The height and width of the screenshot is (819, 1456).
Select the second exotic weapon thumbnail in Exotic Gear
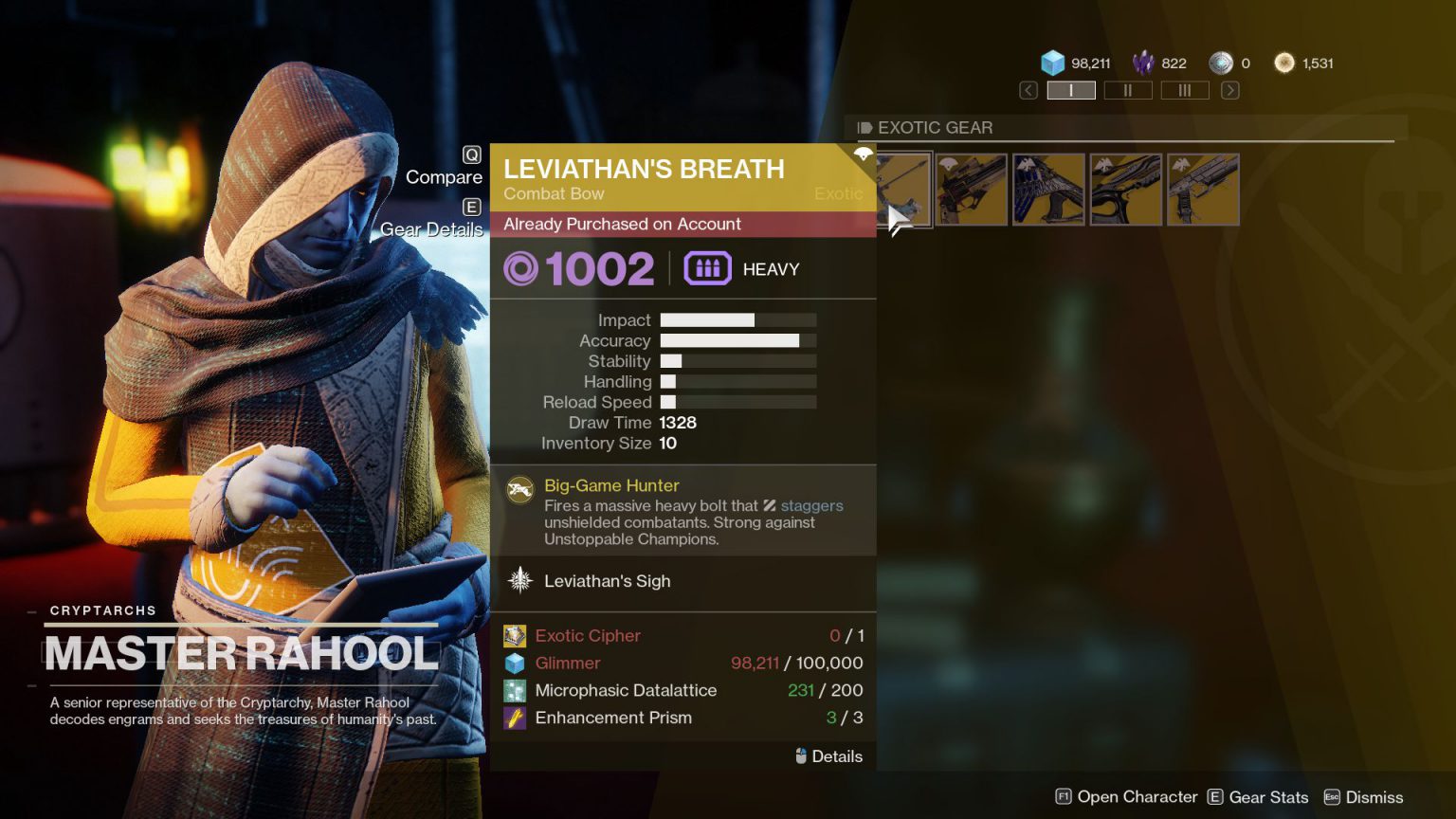pos(972,190)
